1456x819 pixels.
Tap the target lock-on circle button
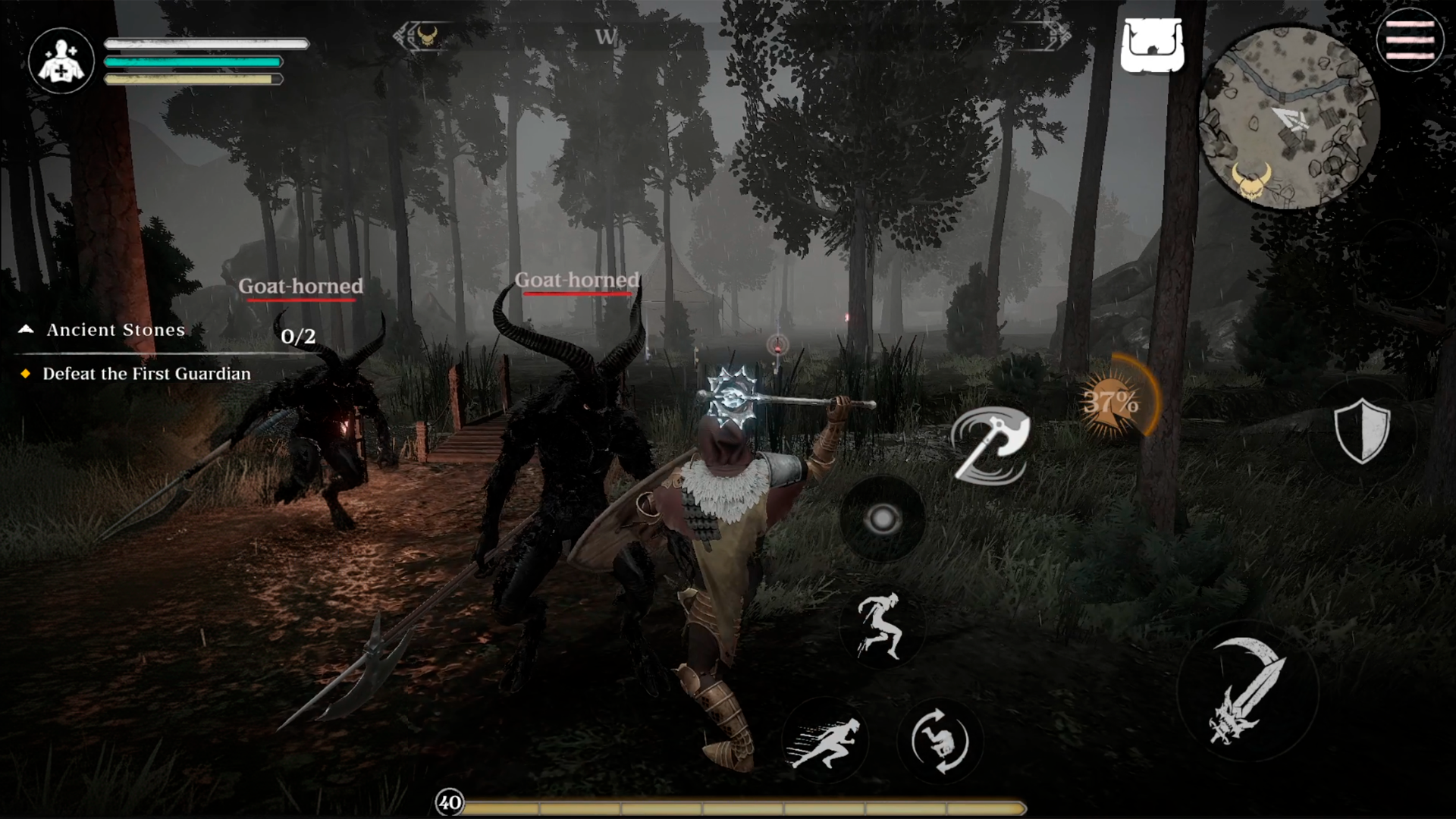click(882, 519)
